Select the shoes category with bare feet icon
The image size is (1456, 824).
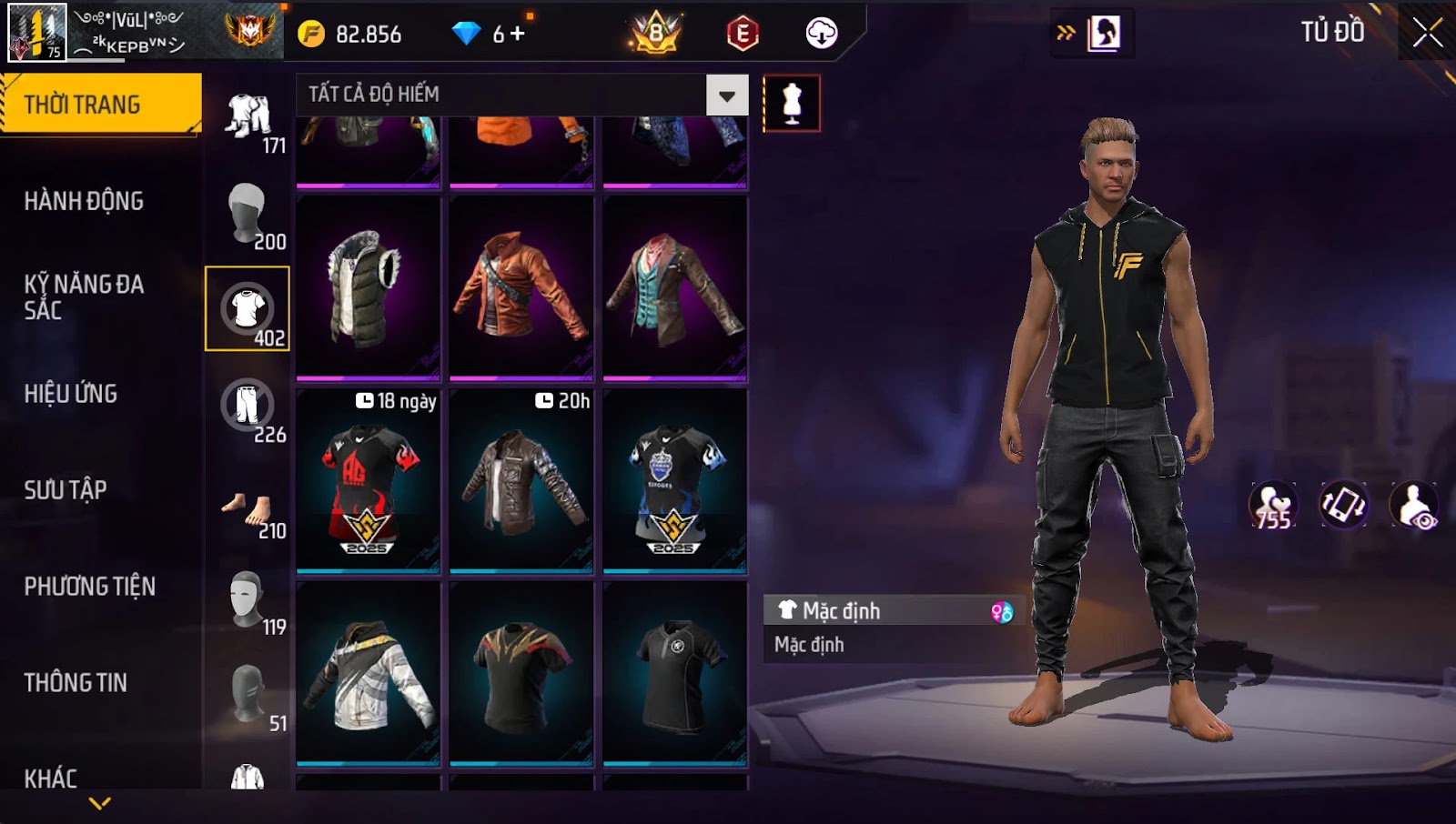point(248,509)
